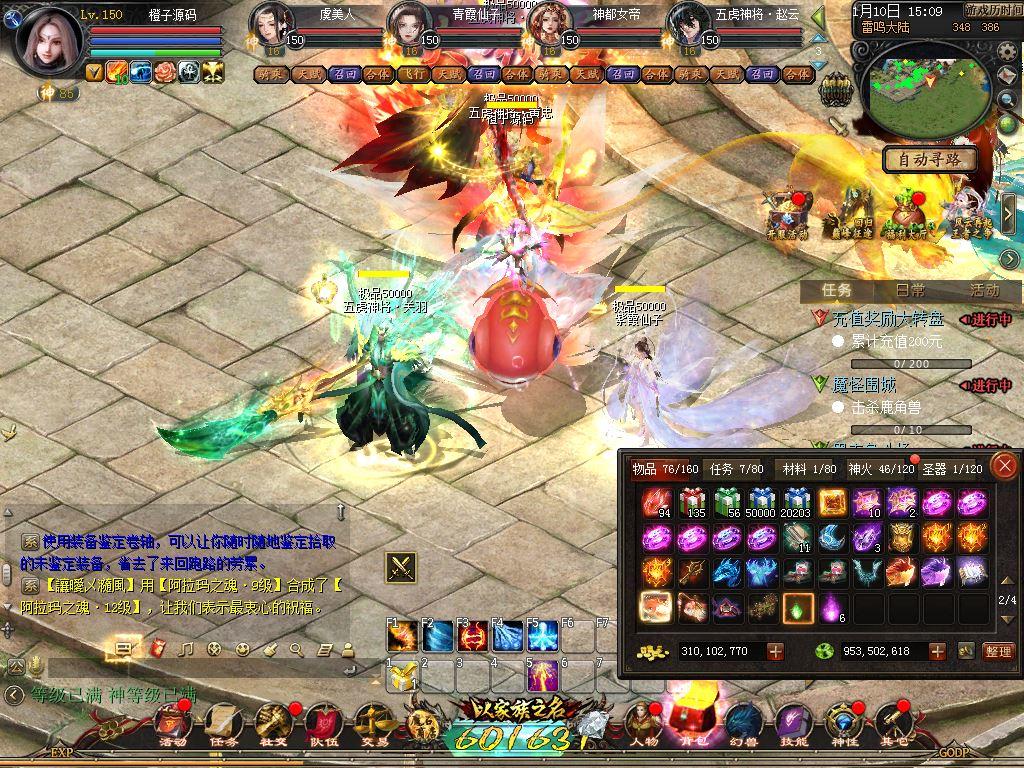1024x768 pixels.
Task: Select the 圣器 bag tab
Action: coord(951,468)
